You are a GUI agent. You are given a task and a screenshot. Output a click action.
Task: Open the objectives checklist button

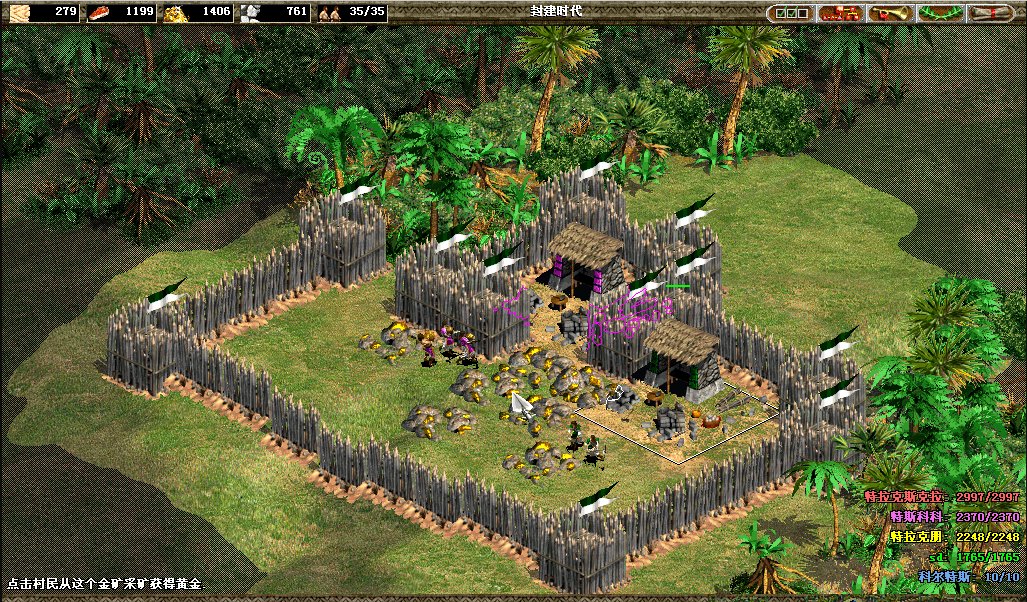[x=791, y=13]
